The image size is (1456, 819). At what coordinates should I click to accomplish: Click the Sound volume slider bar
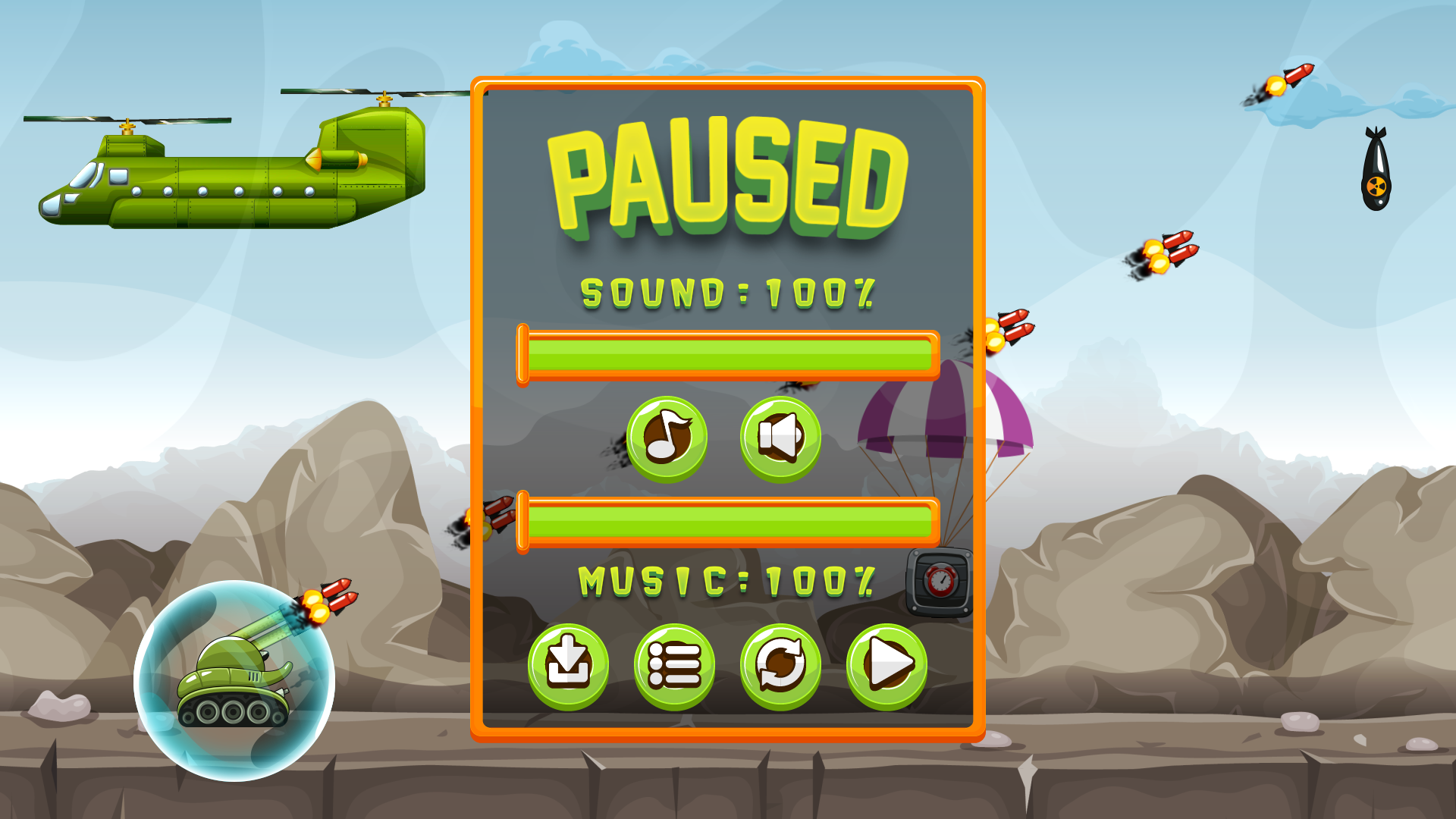pyautogui.click(x=728, y=355)
